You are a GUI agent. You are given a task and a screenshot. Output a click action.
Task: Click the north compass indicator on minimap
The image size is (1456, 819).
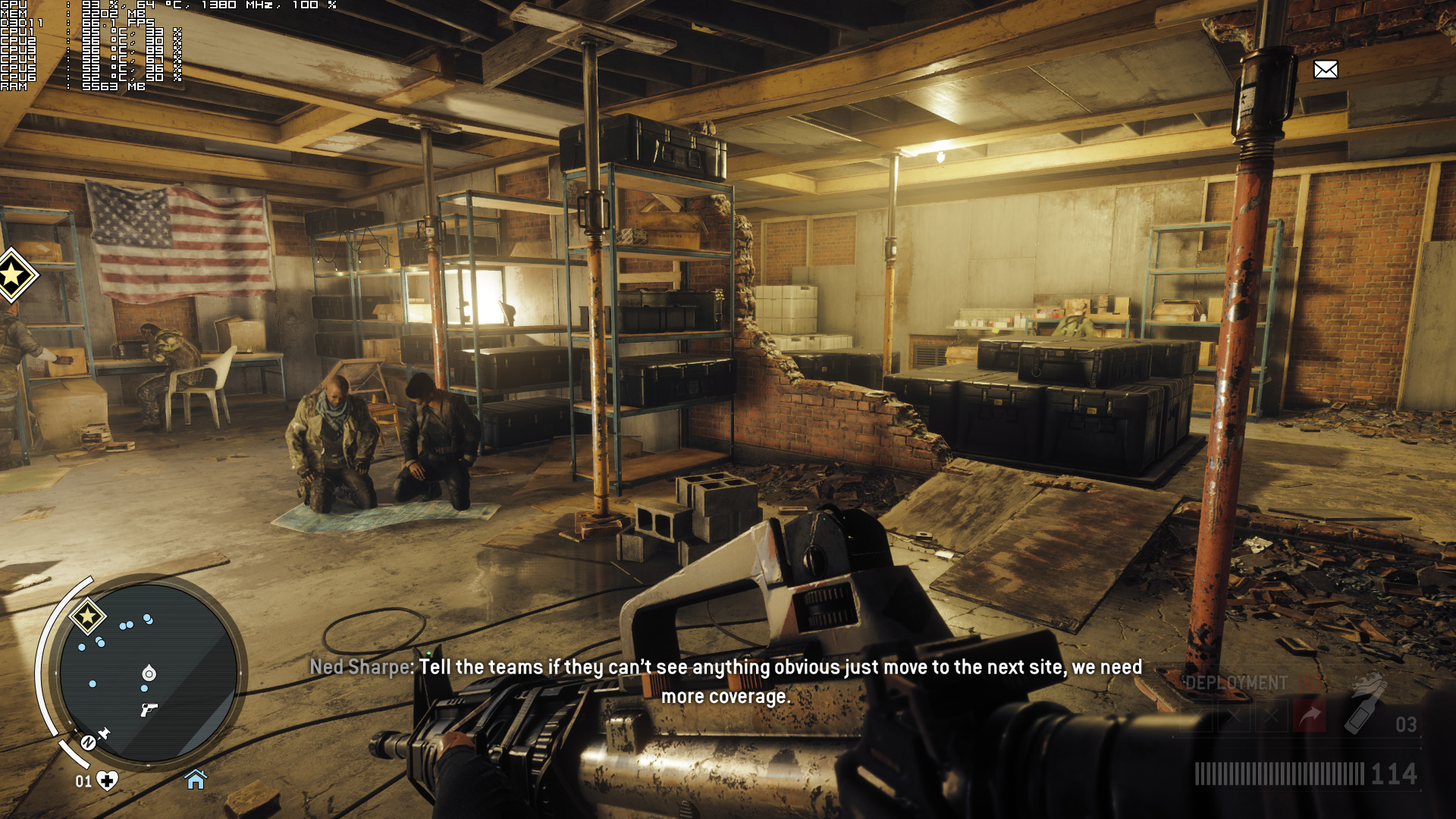[x=88, y=742]
